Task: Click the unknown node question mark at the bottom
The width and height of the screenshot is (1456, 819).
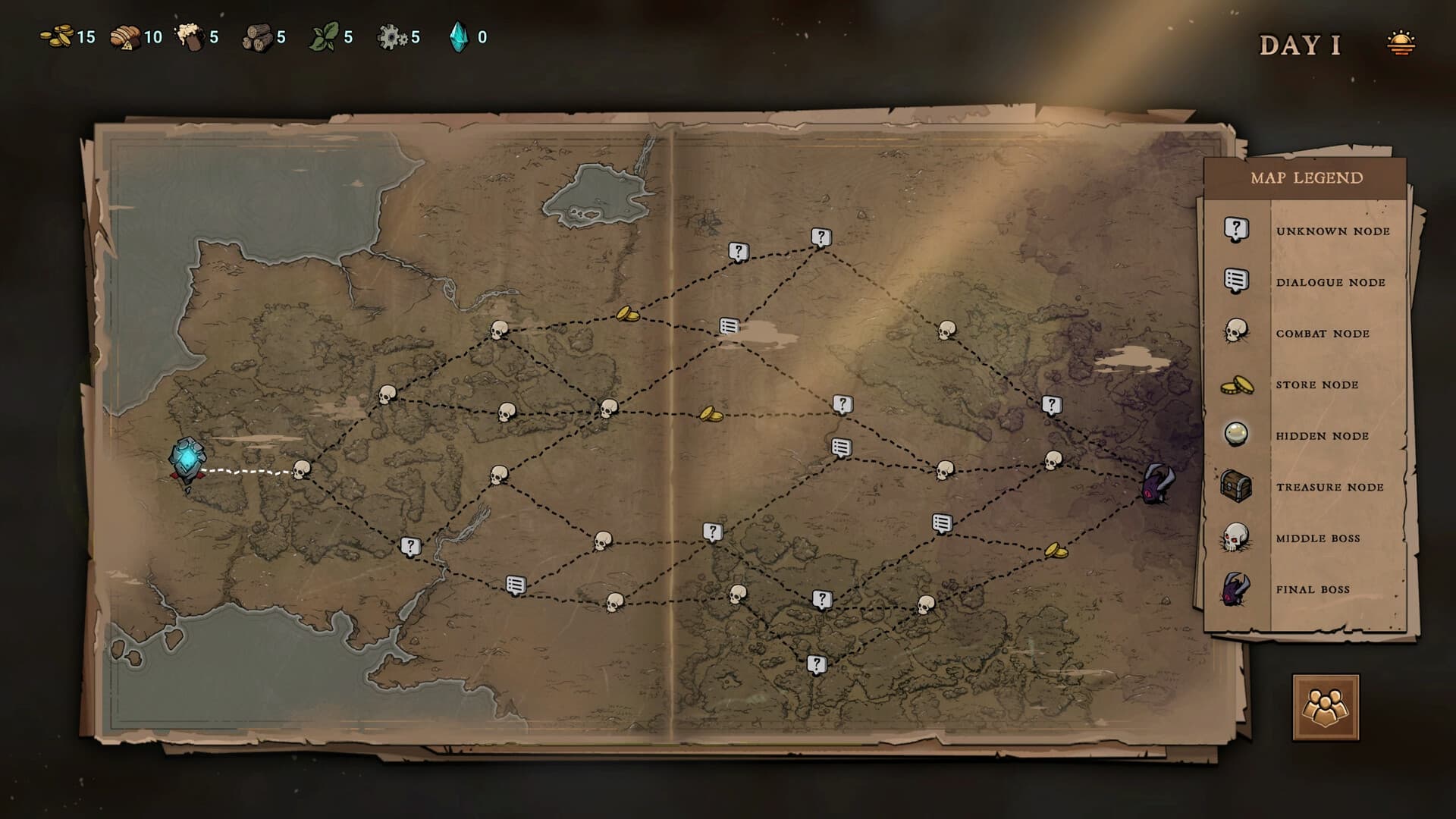Action: (815, 664)
